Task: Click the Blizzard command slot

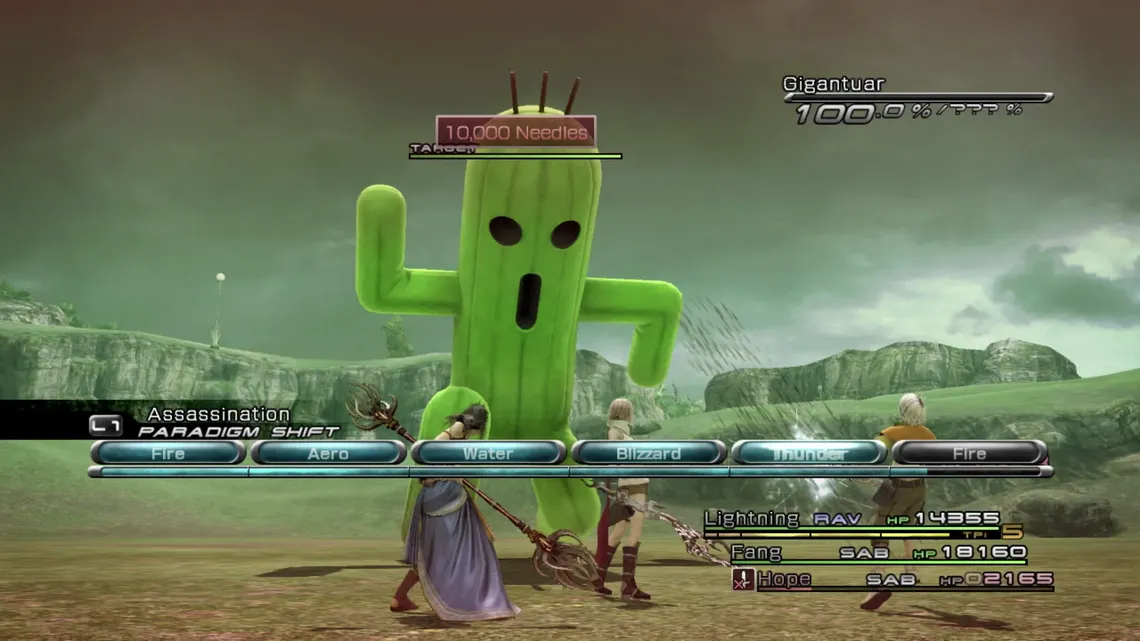Action: click(x=648, y=453)
